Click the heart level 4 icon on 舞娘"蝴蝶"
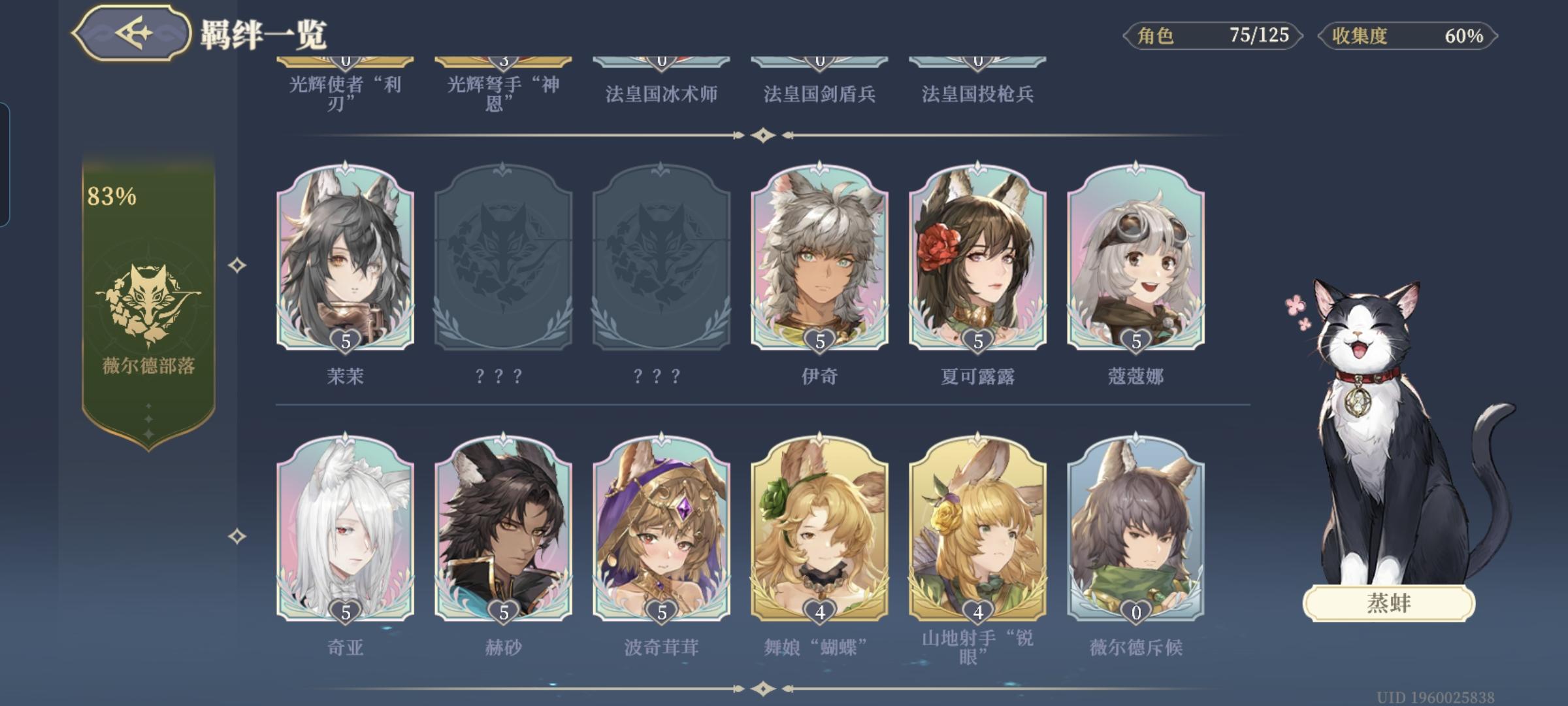The image size is (1568, 706). click(819, 613)
